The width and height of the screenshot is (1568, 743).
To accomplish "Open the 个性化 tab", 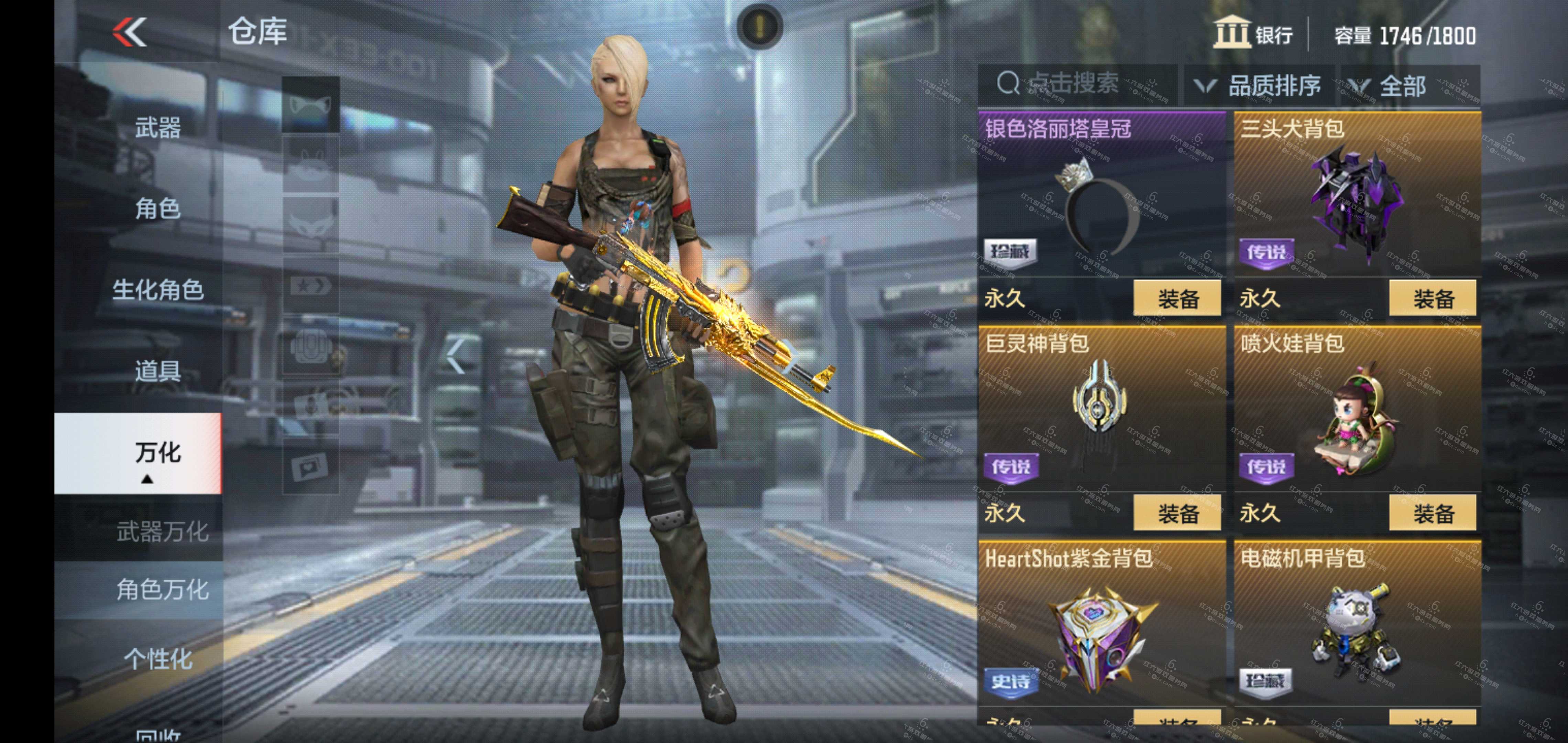I will pyautogui.click(x=157, y=659).
